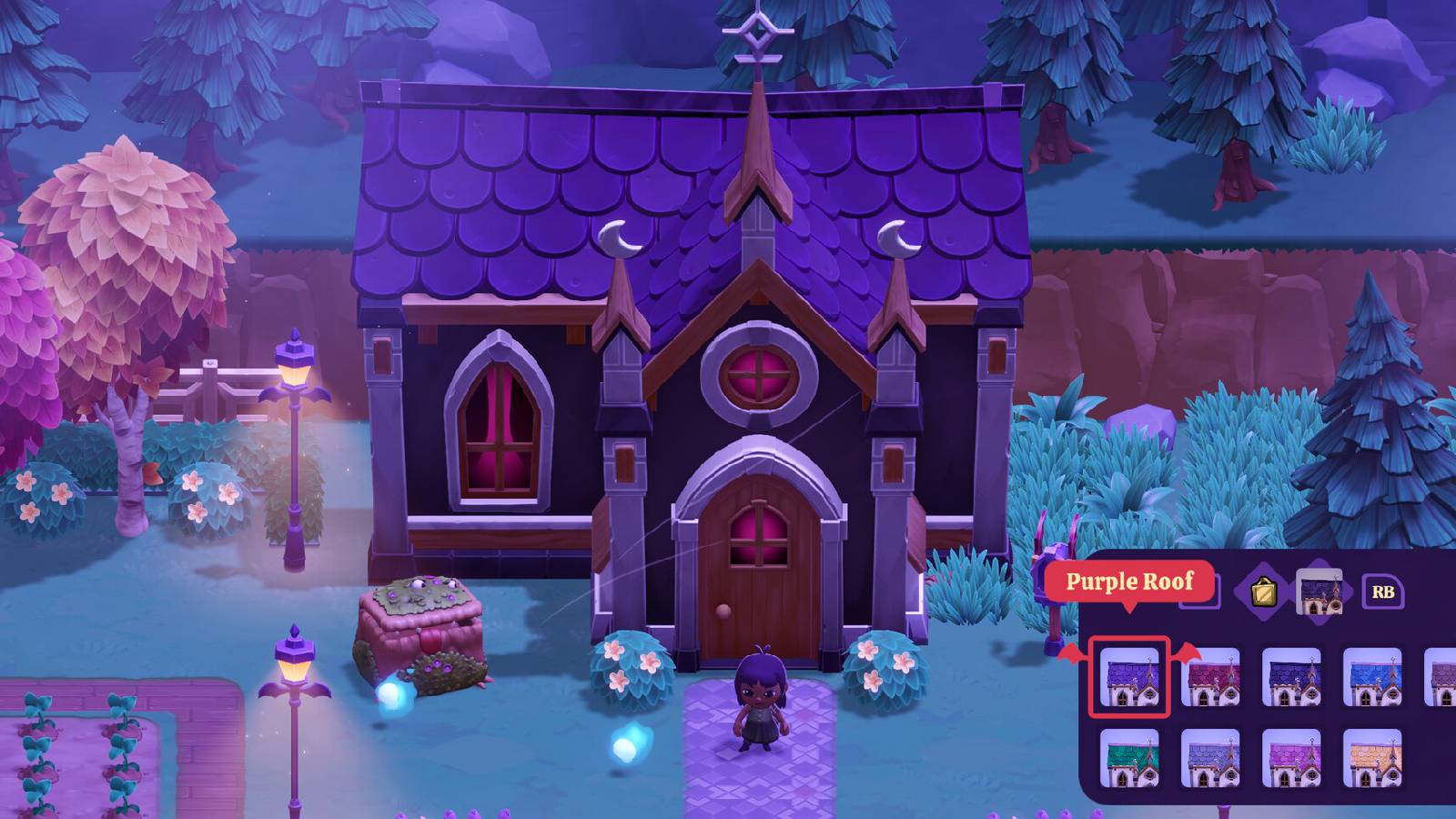
Task: Open the hand mirror appearance icon
Action: [x=1262, y=591]
